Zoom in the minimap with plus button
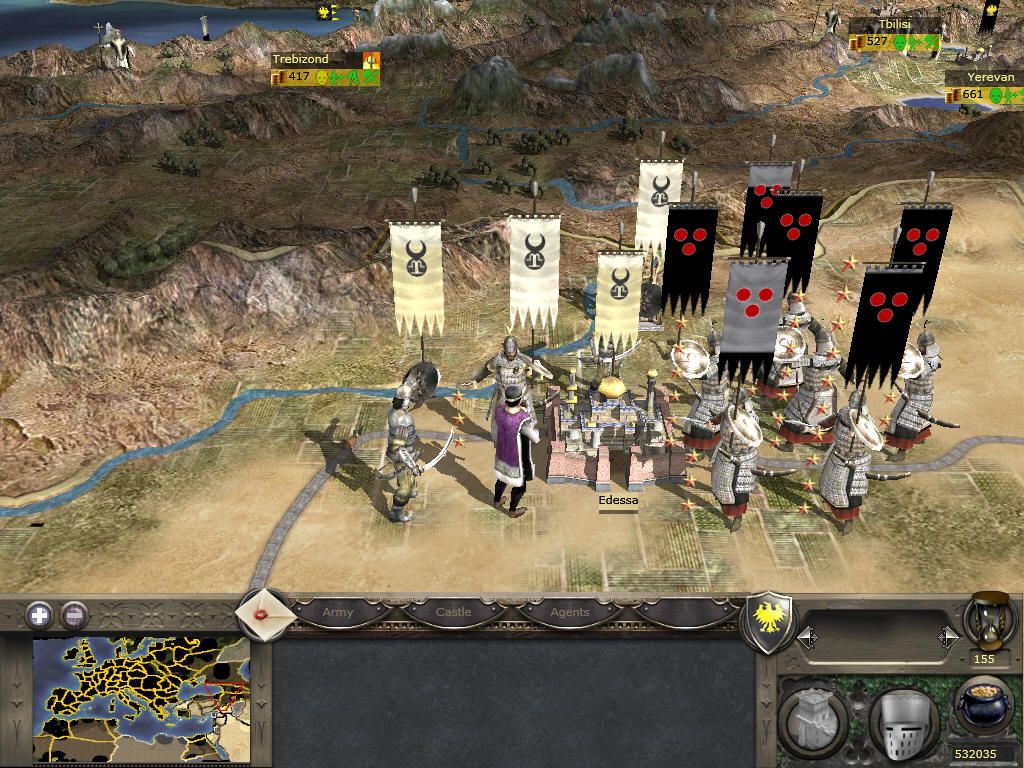This screenshot has height=768, width=1024. coord(39,614)
